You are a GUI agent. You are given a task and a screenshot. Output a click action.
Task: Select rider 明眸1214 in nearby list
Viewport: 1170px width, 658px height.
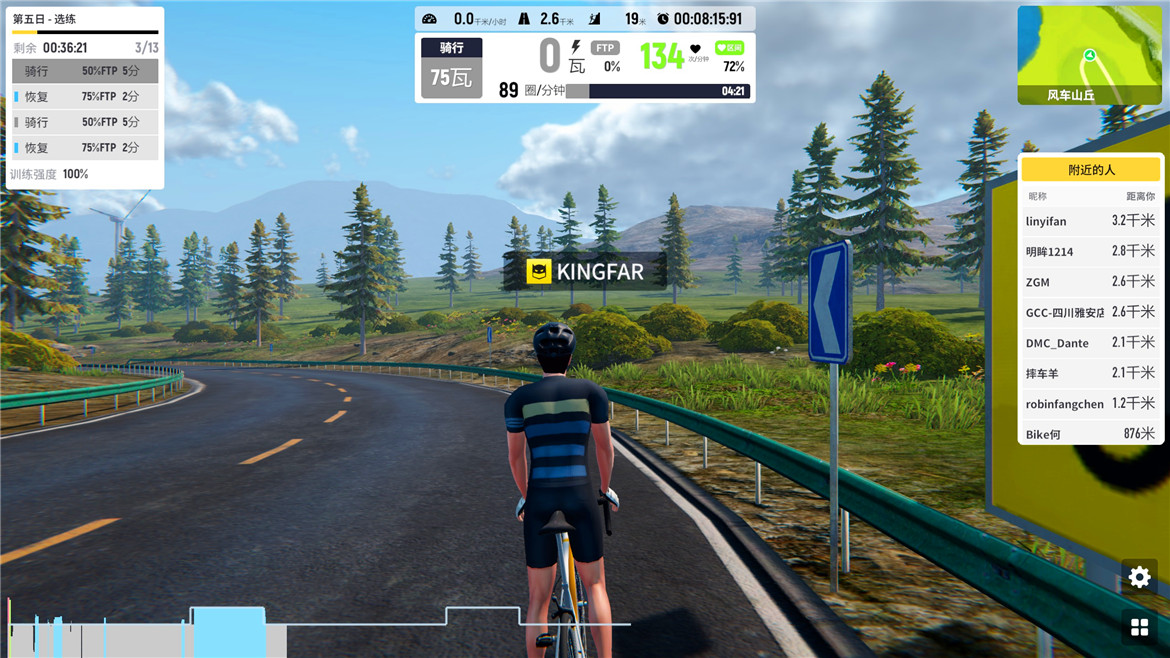(1090, 251)
